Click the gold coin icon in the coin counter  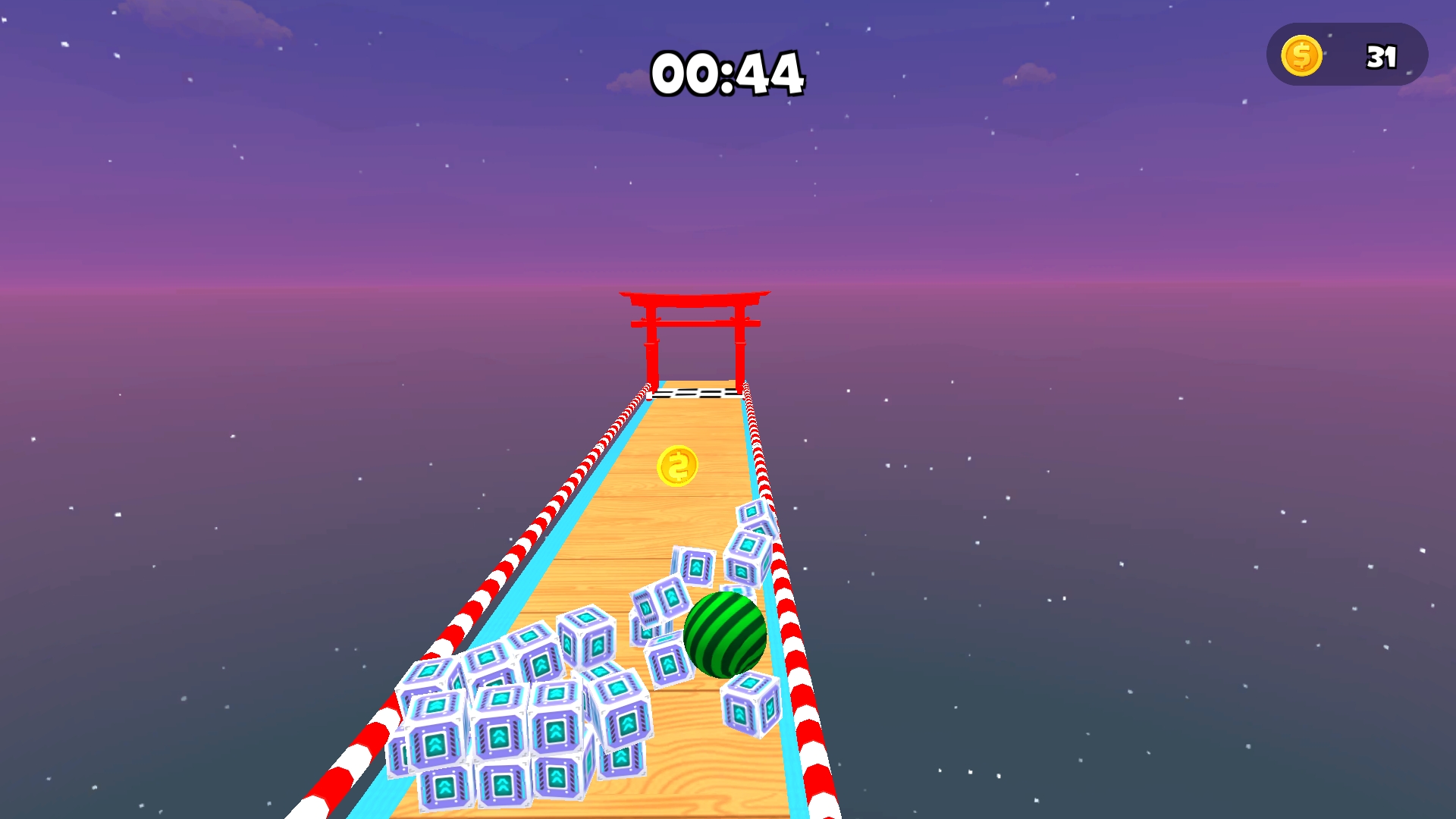coord(1302,54)
